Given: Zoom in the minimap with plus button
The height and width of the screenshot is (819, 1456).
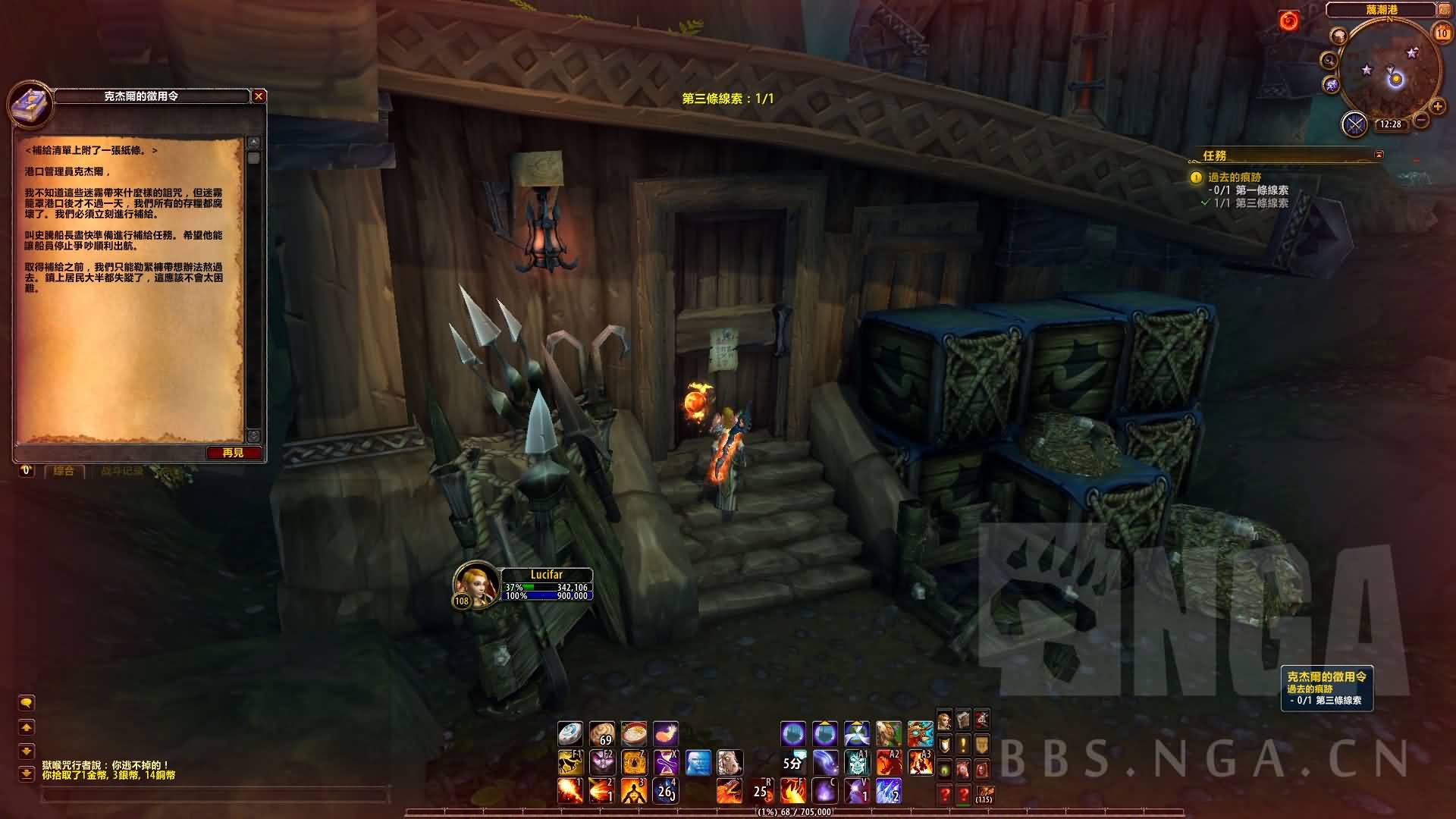Looking at the screenshot, I should 1437,107.
